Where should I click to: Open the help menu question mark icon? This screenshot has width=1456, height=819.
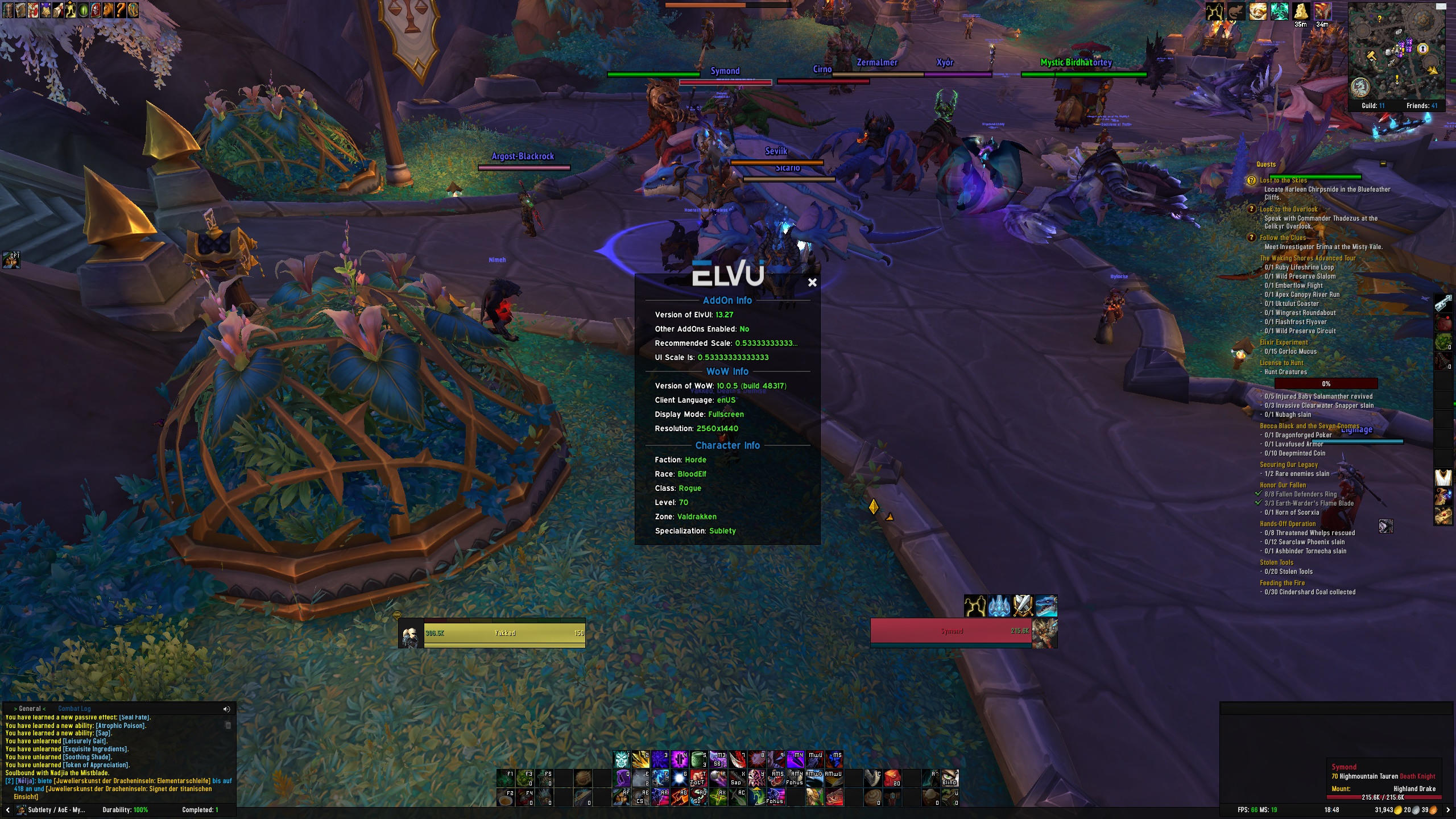click(x=121, y=10)
